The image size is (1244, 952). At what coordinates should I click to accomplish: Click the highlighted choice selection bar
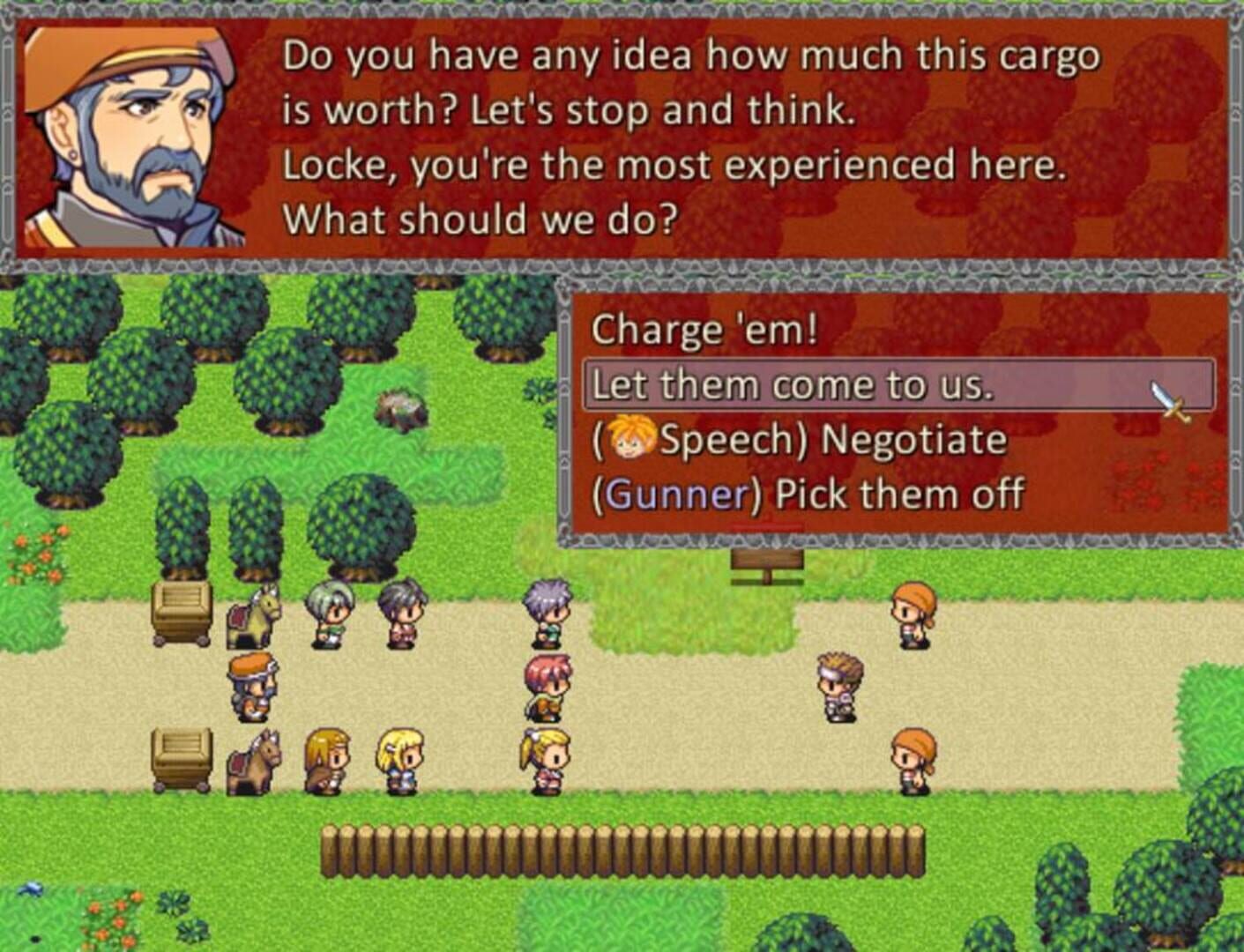coord(899,383)
